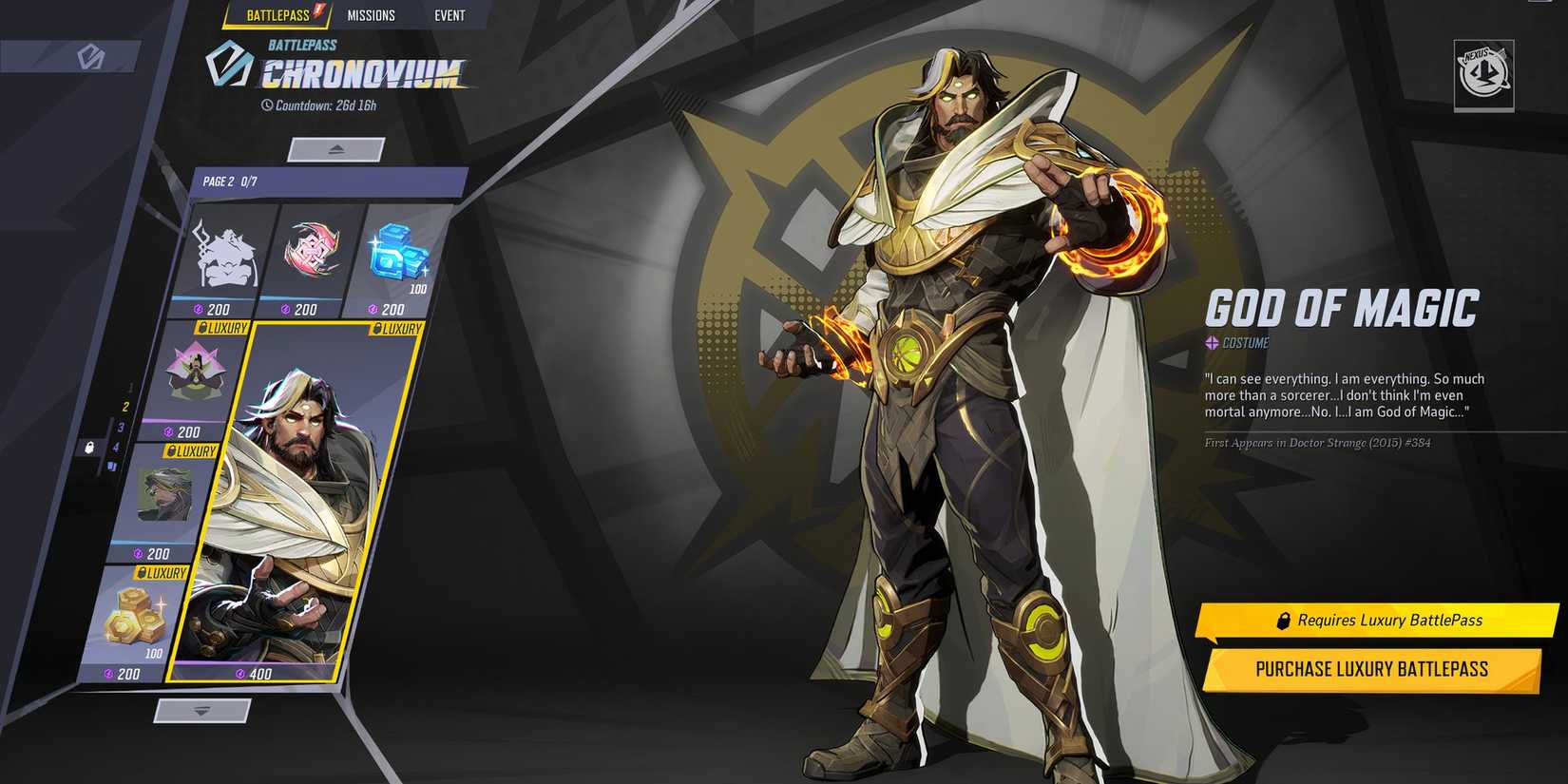Select the character portrait icon reward
1568x784 pixels.
coord(165,494)
